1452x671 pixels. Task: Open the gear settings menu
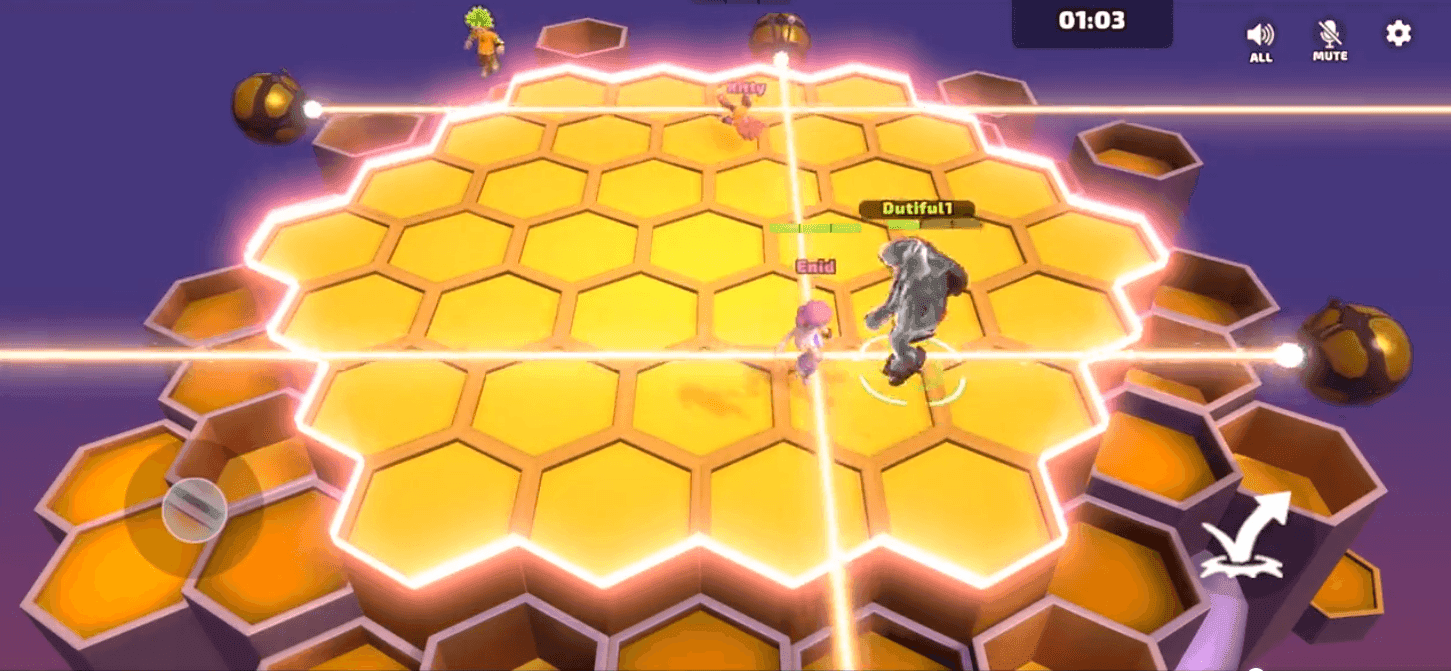(1398, 34)
